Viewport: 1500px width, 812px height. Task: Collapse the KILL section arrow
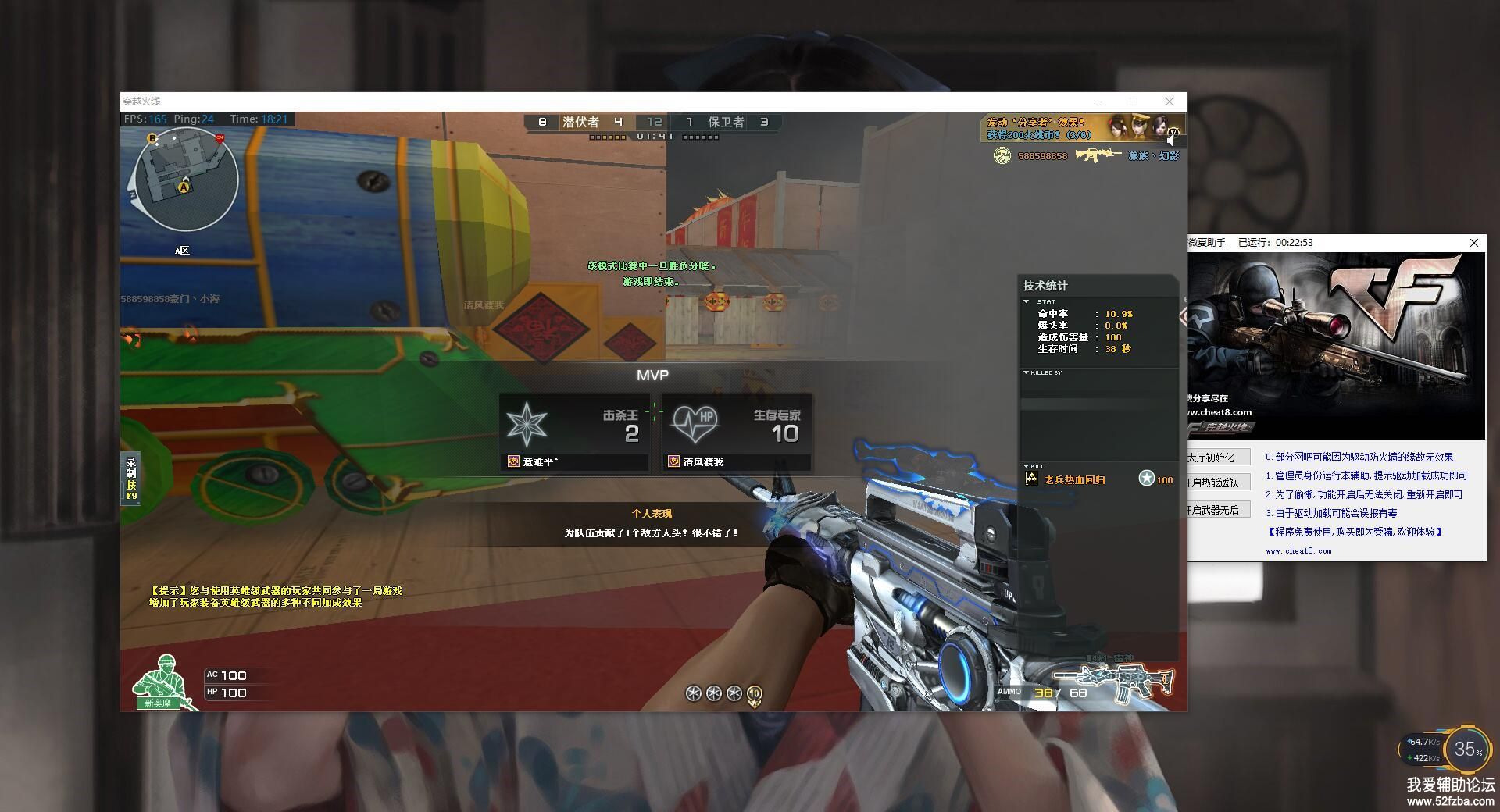1027,466
